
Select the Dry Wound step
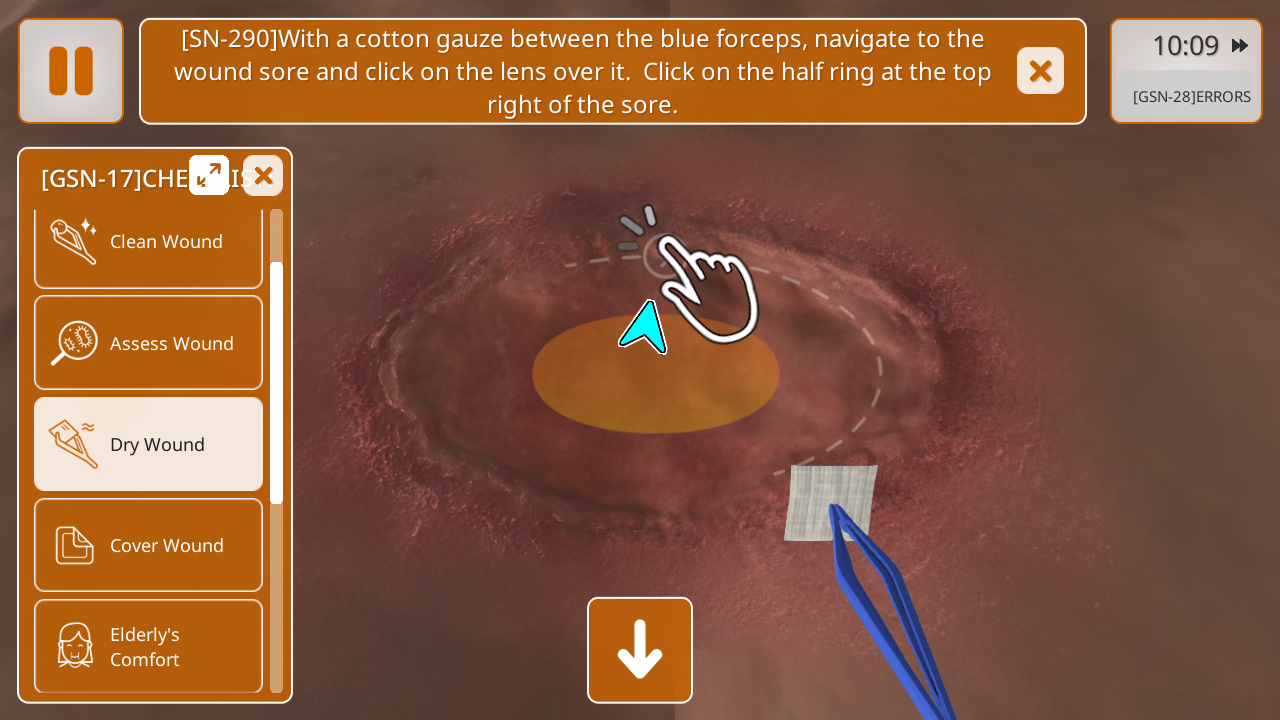(148, 444)
